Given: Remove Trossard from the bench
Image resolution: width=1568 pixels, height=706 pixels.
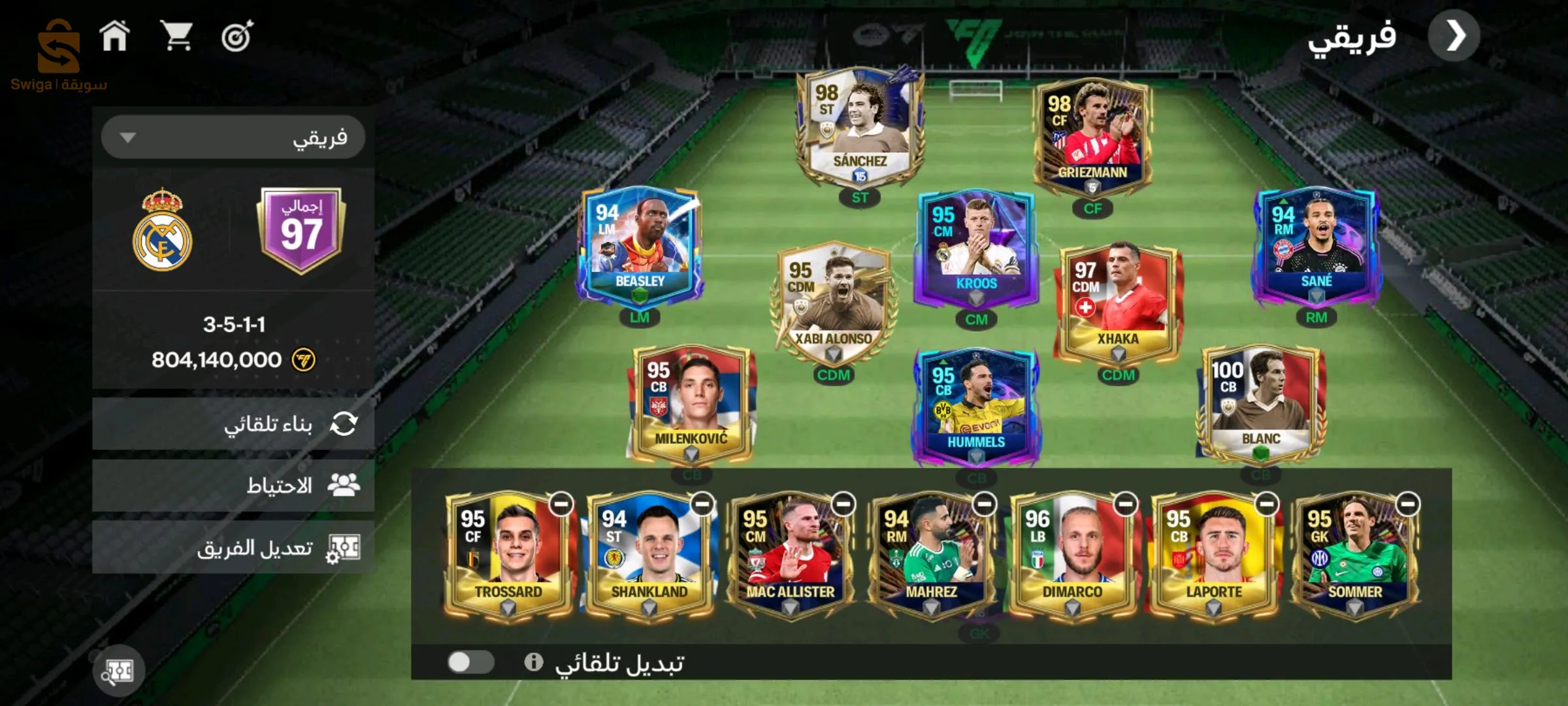Looking at the screenshot, I should pos(561,505).
